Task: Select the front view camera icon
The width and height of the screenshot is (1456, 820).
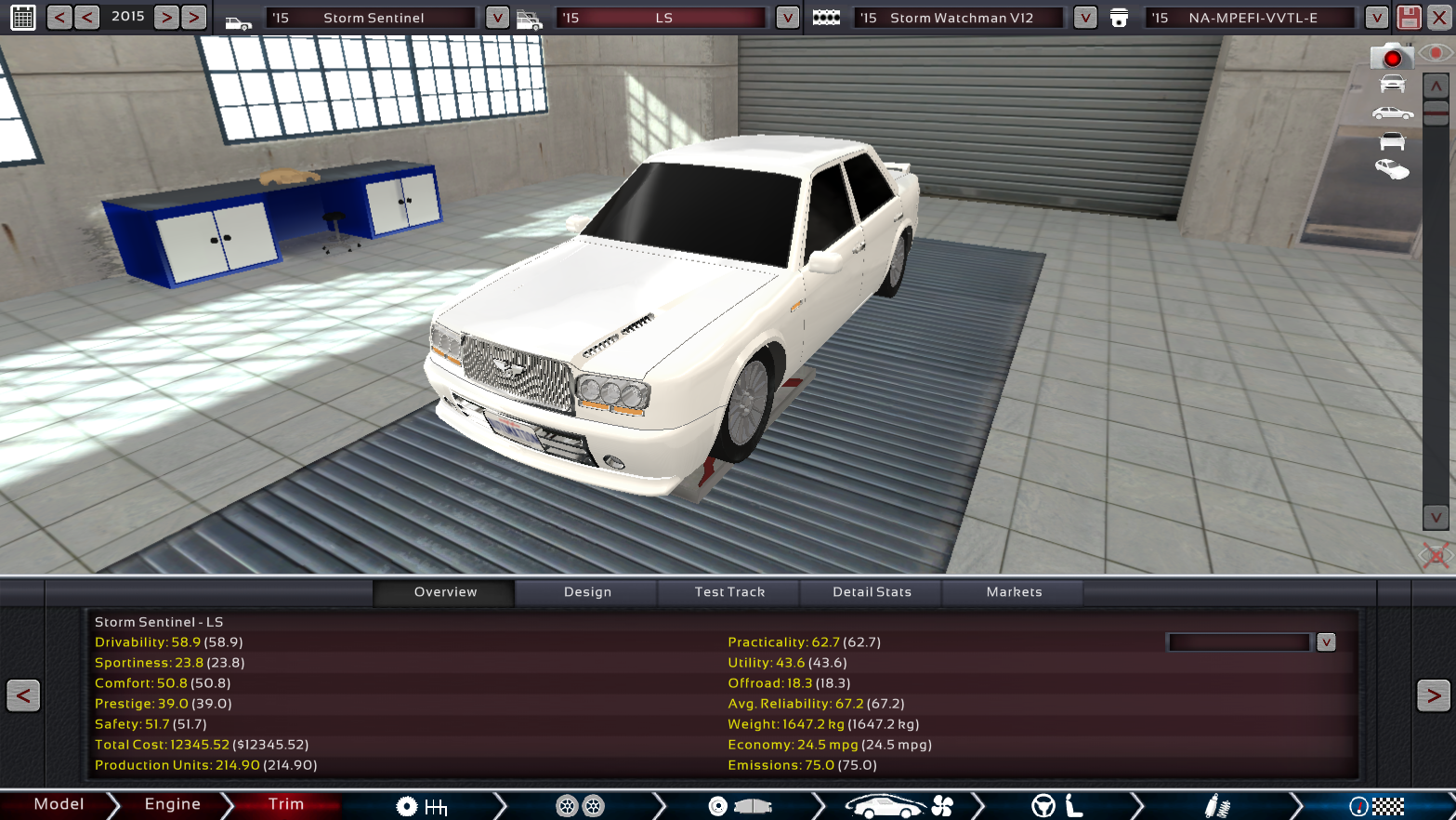Action: (x=1392, y=85)
